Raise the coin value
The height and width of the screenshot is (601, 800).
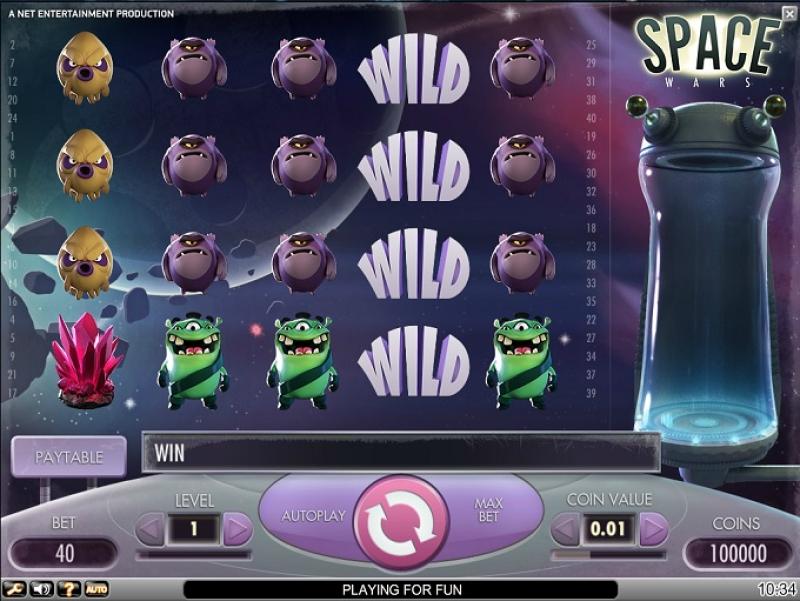point(653,528)
